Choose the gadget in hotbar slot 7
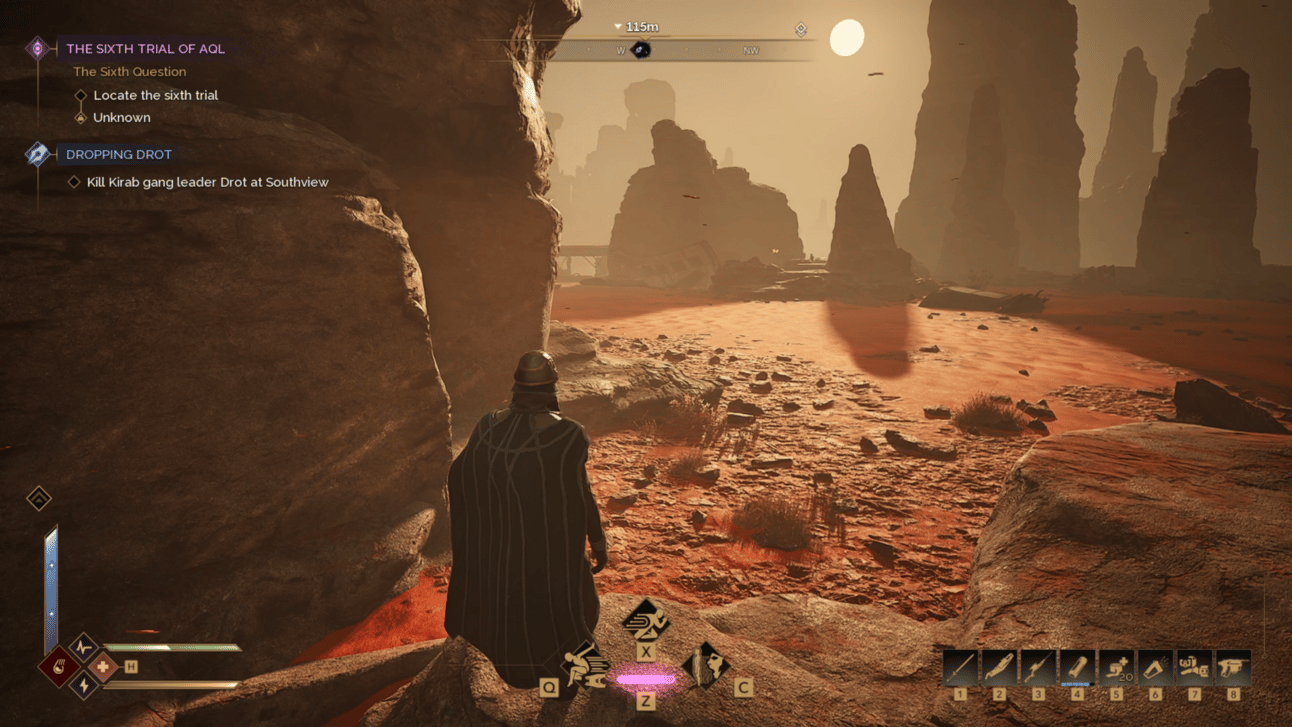This screenshot has height=727, width=1292. click(x=1194, y=667)
